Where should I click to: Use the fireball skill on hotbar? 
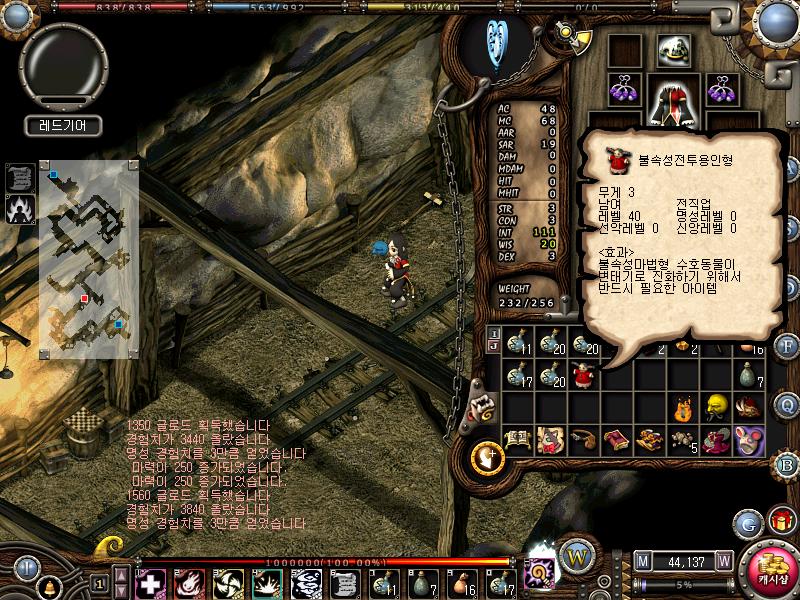[x=189, y=581]
